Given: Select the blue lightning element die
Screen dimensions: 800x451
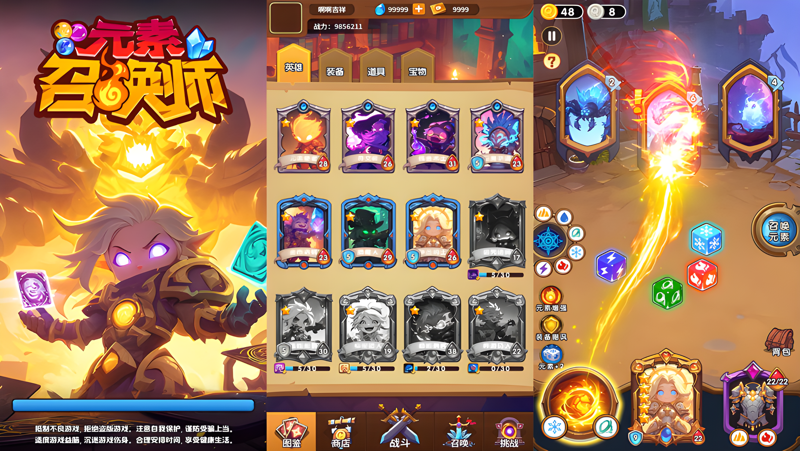Looking at the screenshot, I should click(x=610, y=265).
